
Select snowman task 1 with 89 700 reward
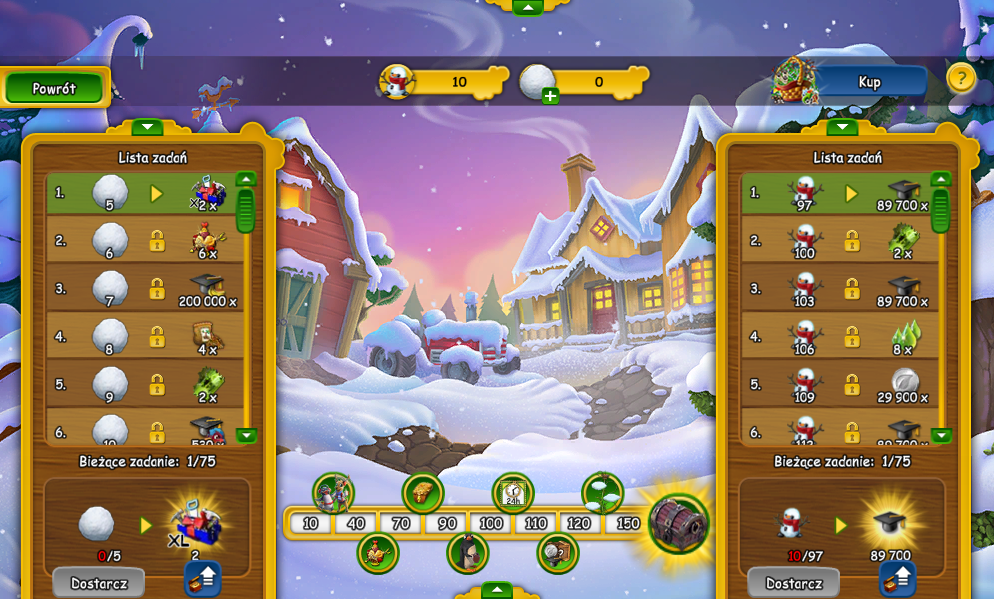pyautogui.click(x=839, y=193)
